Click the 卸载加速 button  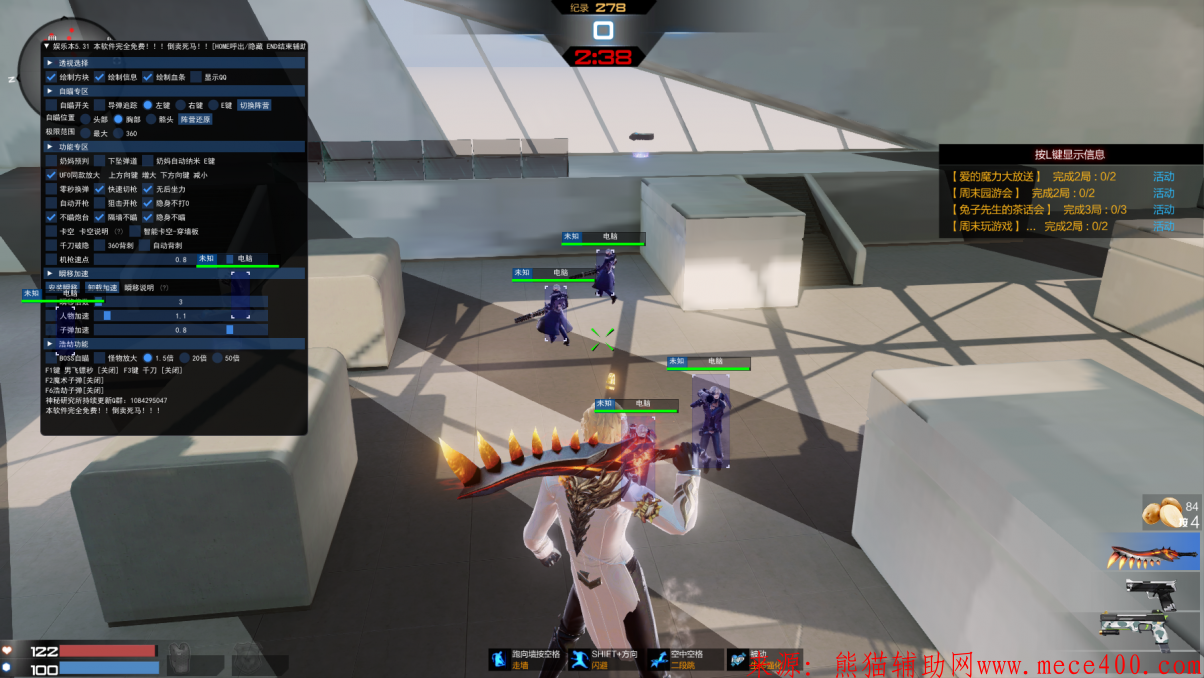[x=101, y=288]
